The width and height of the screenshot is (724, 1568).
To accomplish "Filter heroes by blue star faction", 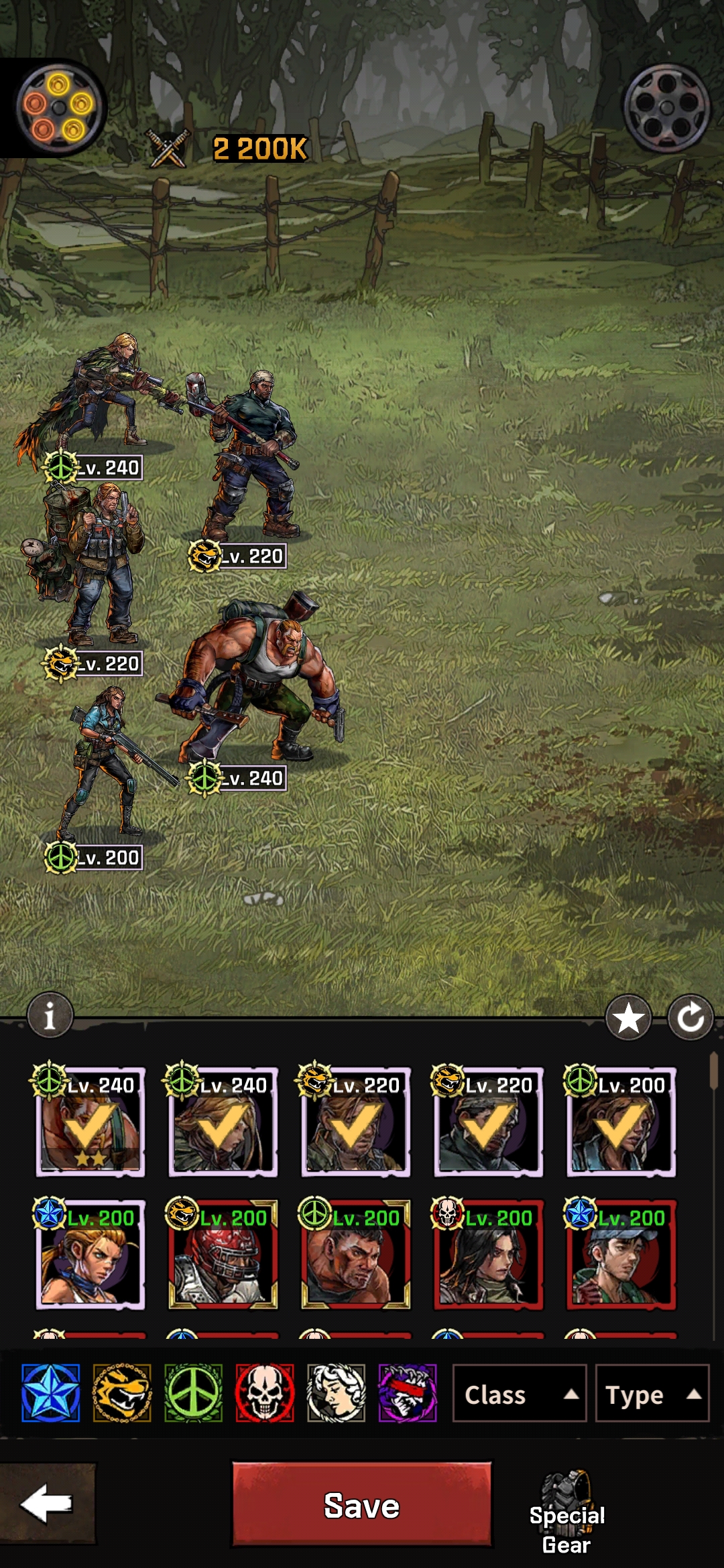I will click(51, 1393).
